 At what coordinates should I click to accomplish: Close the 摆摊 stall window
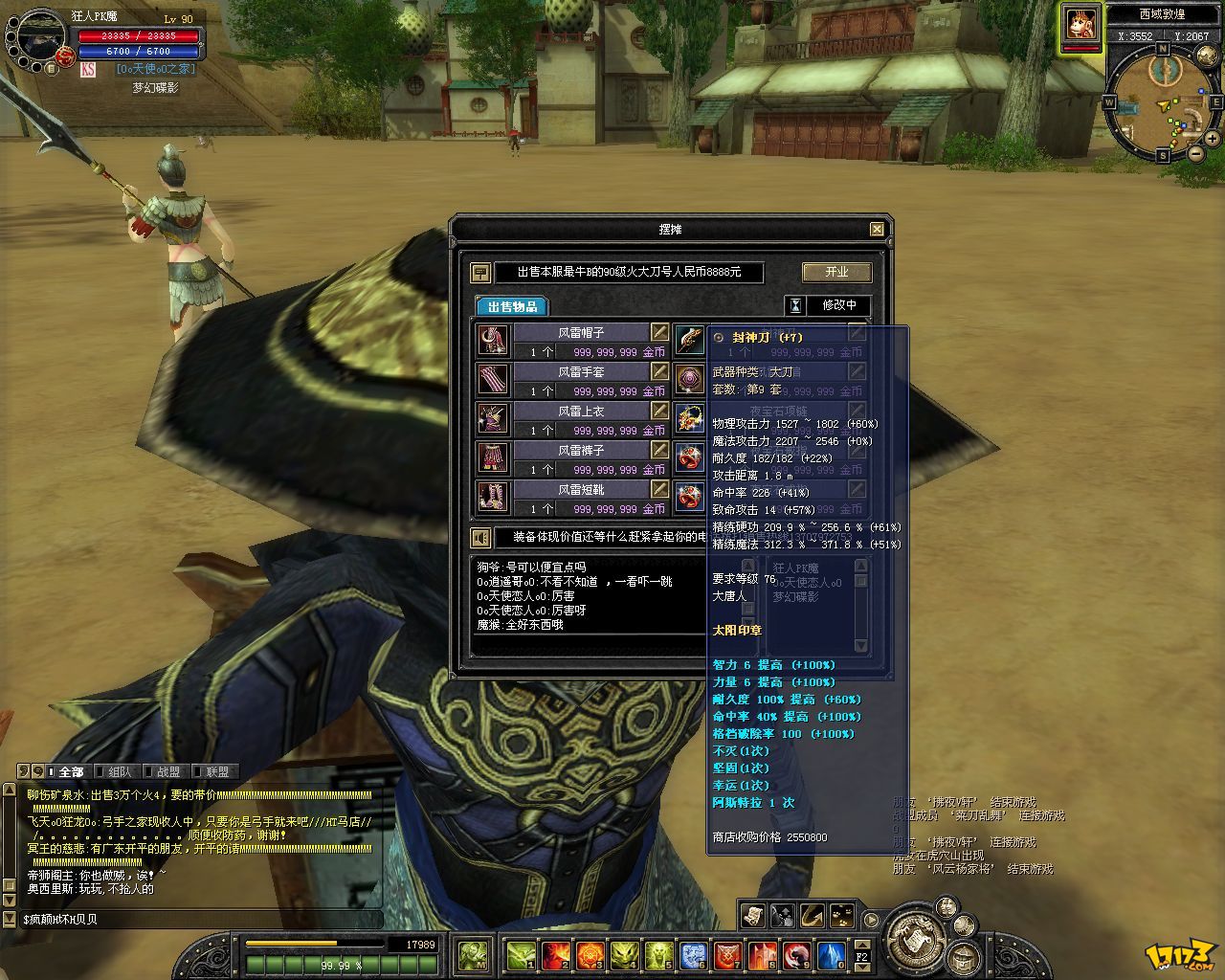coord(877,229)
